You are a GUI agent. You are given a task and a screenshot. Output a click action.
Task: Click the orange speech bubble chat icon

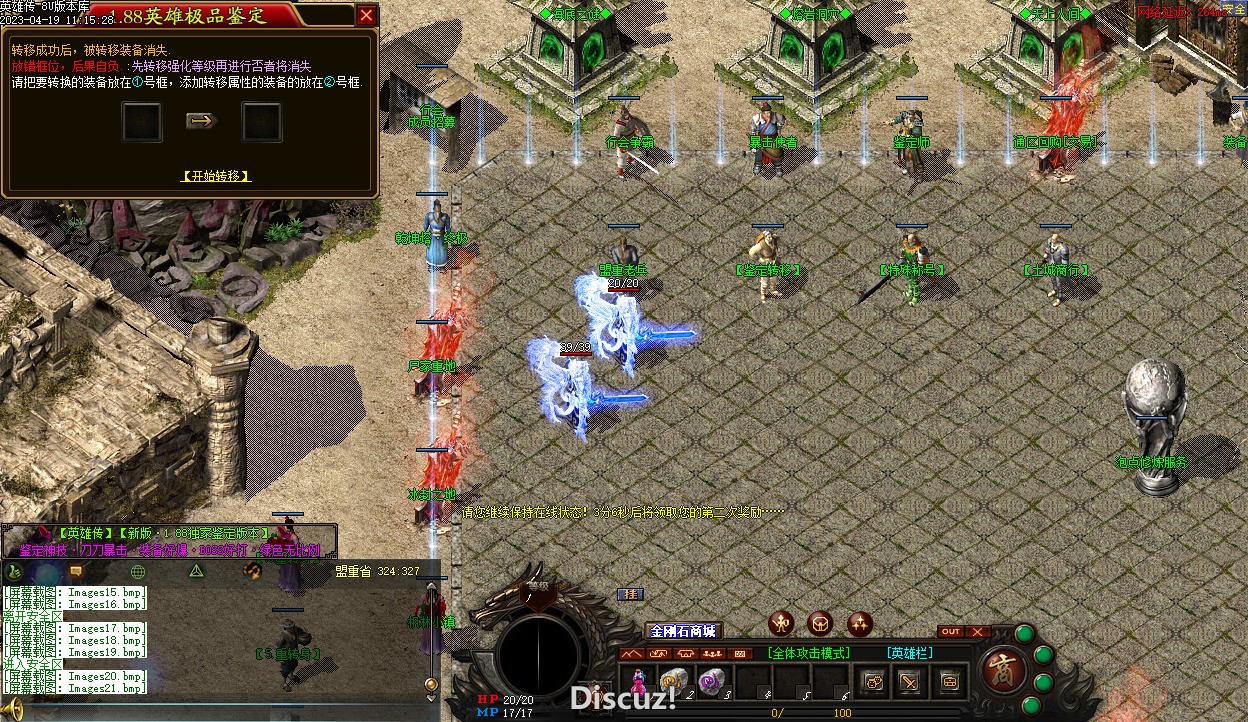click(x=76, y=571)
